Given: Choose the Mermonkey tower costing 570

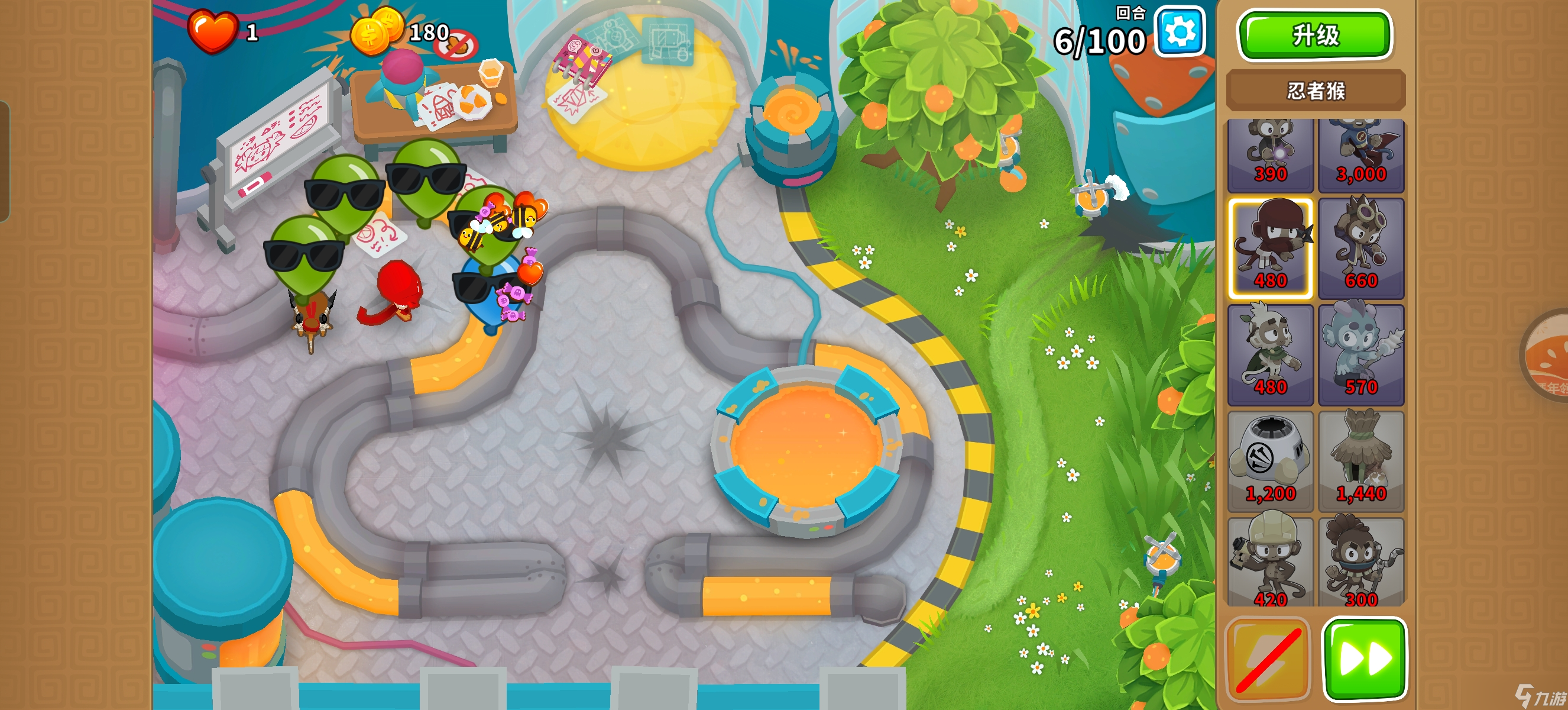Looking at the screenshot, I should [1361, 354].
